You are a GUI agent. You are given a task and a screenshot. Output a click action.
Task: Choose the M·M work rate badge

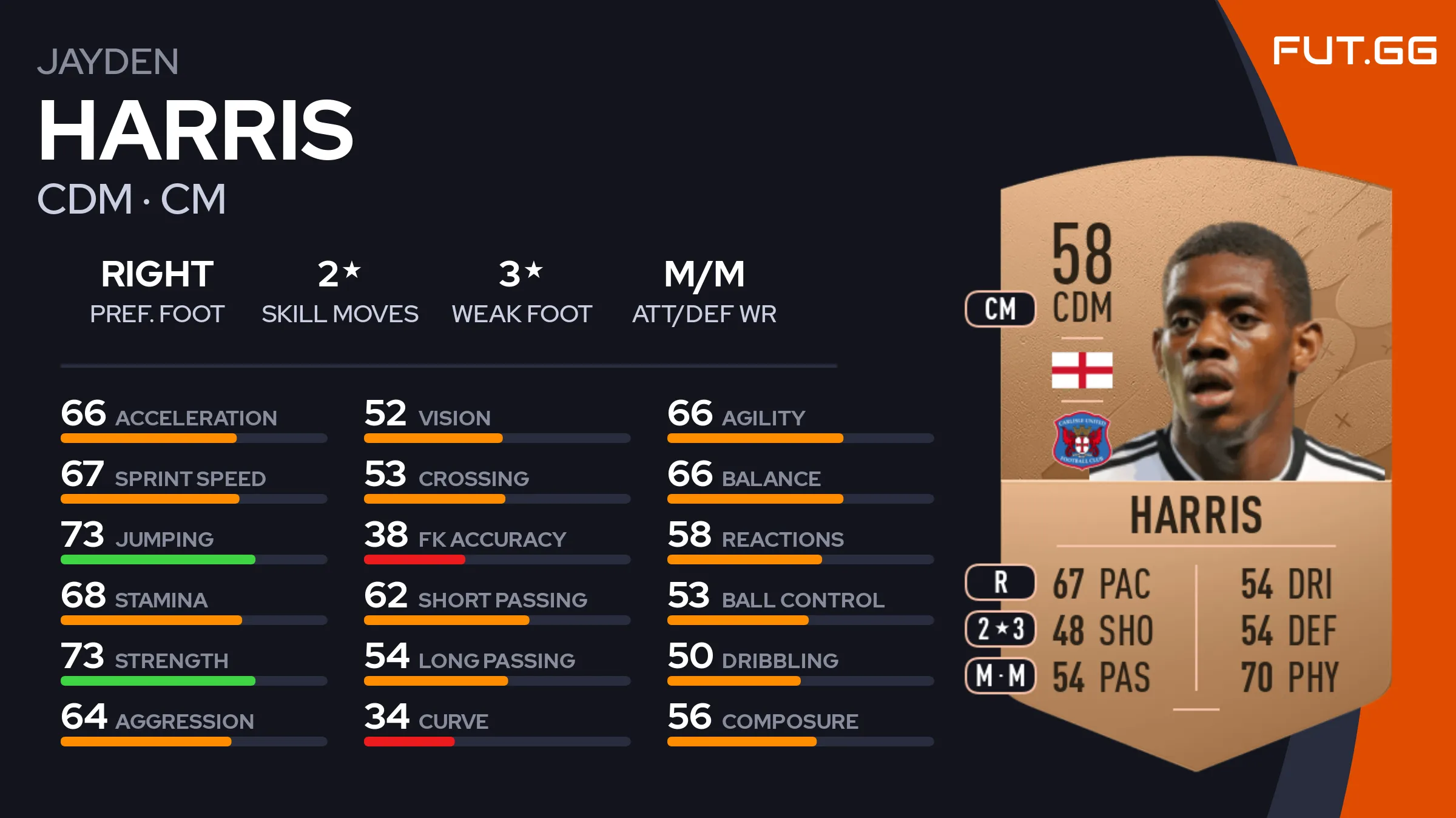point(1000,675)
